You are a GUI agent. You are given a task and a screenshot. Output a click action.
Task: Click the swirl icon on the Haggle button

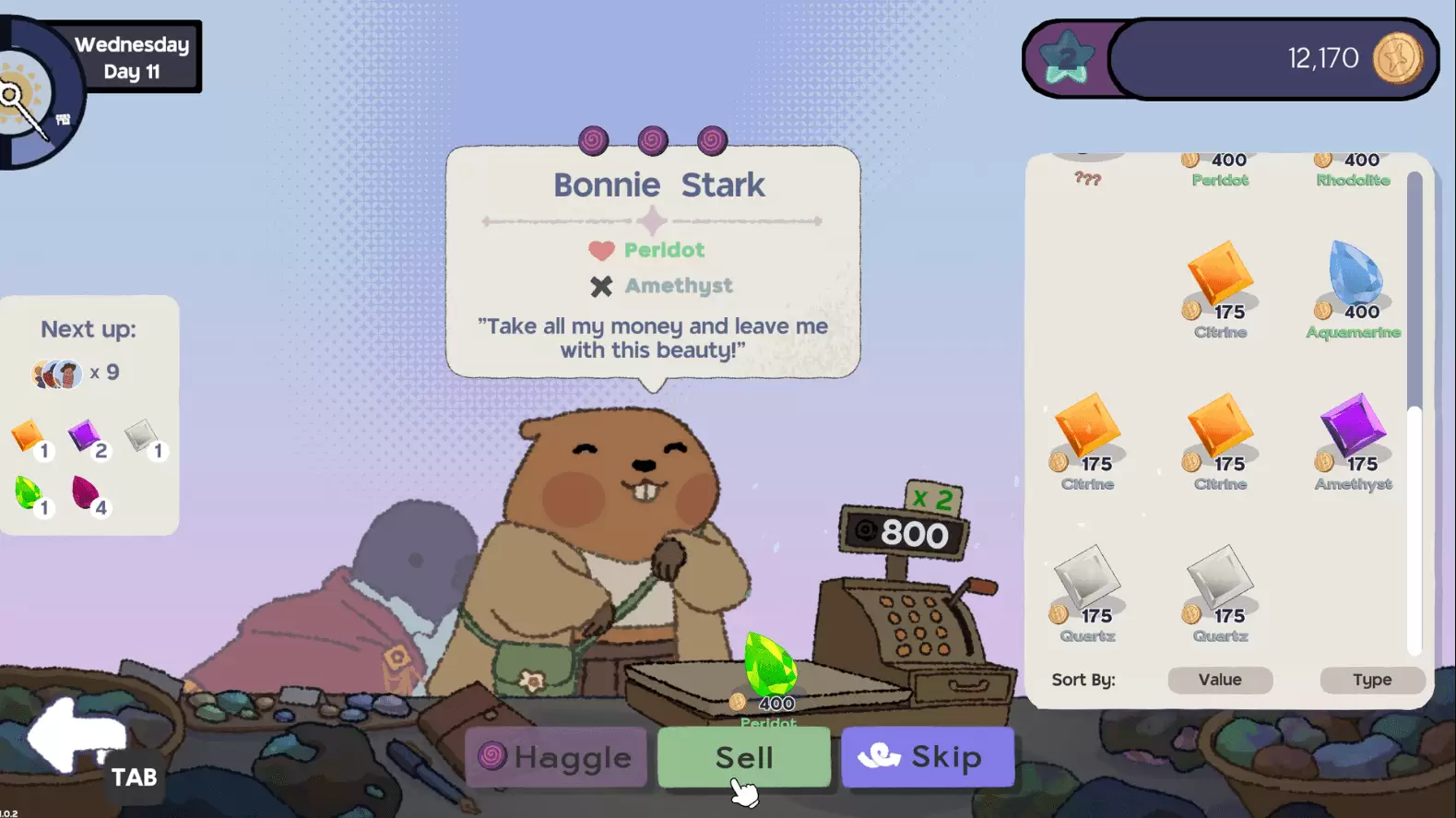pyautogui.click(x=495, y=757)
